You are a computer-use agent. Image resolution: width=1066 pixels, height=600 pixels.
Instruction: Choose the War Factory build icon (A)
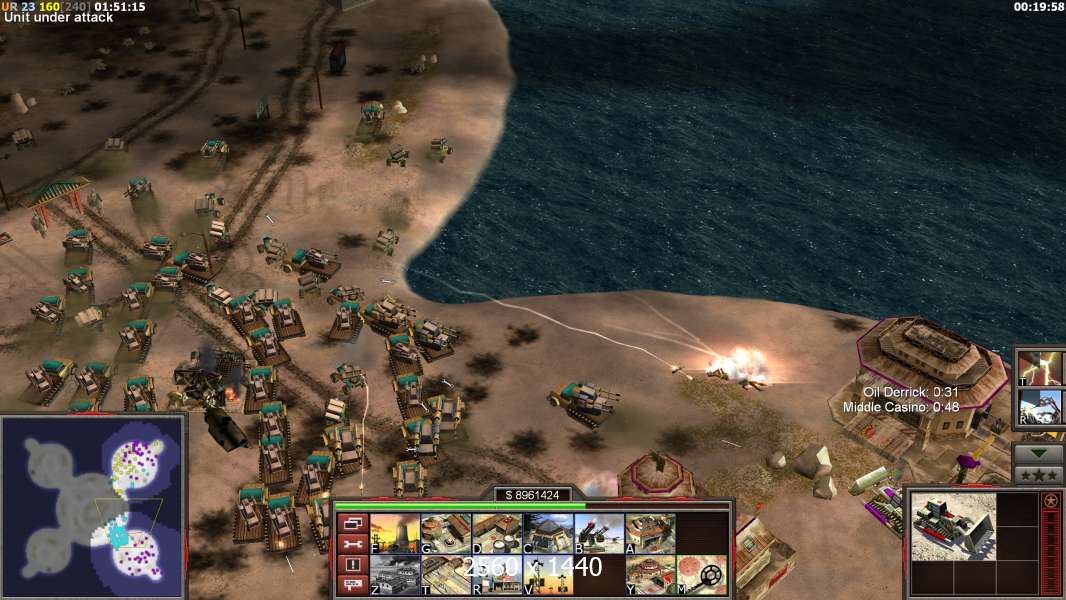[650, 534]
